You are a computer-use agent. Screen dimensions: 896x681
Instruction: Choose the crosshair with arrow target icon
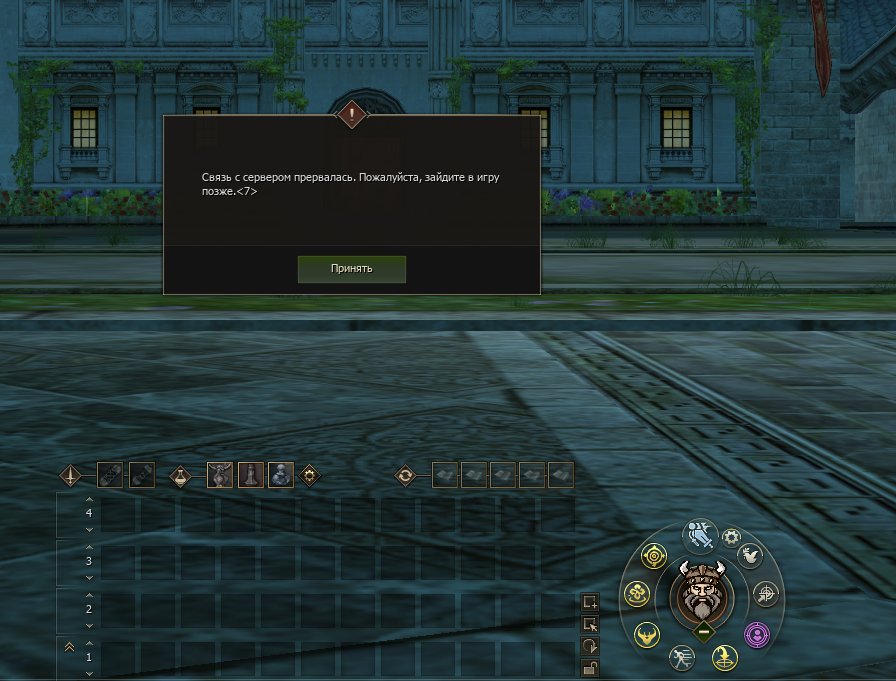[764, 592]
